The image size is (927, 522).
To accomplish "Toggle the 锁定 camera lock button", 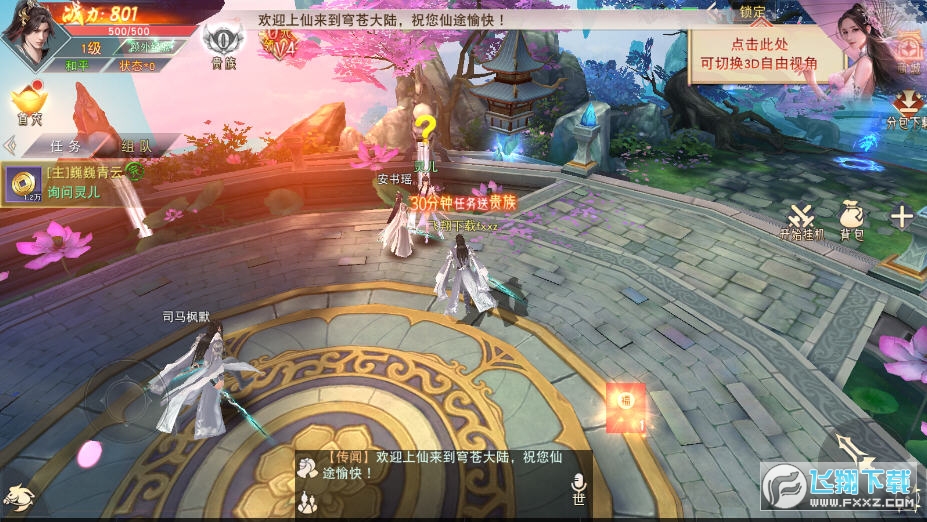I will click(754, 13).
